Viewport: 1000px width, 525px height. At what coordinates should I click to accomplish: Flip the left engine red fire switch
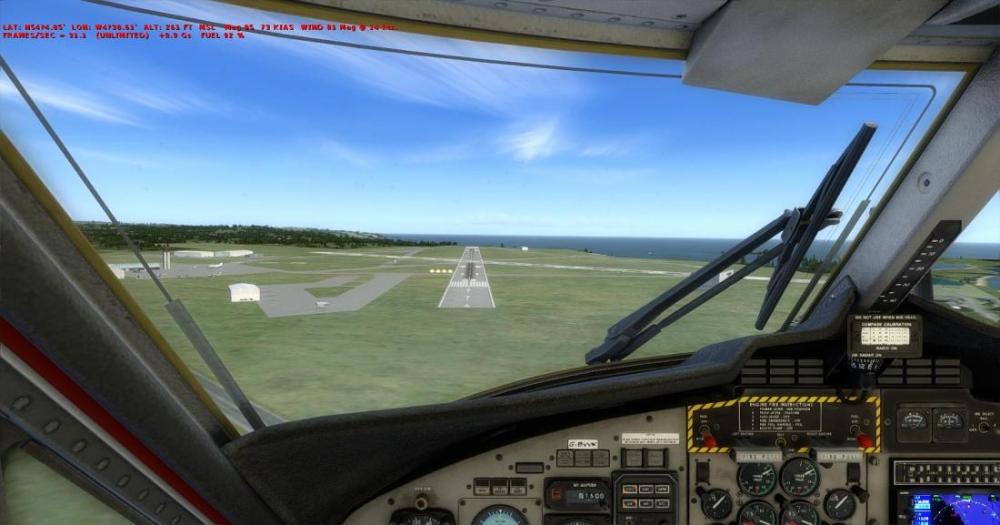pyautogui.click(x=708, y=437)
